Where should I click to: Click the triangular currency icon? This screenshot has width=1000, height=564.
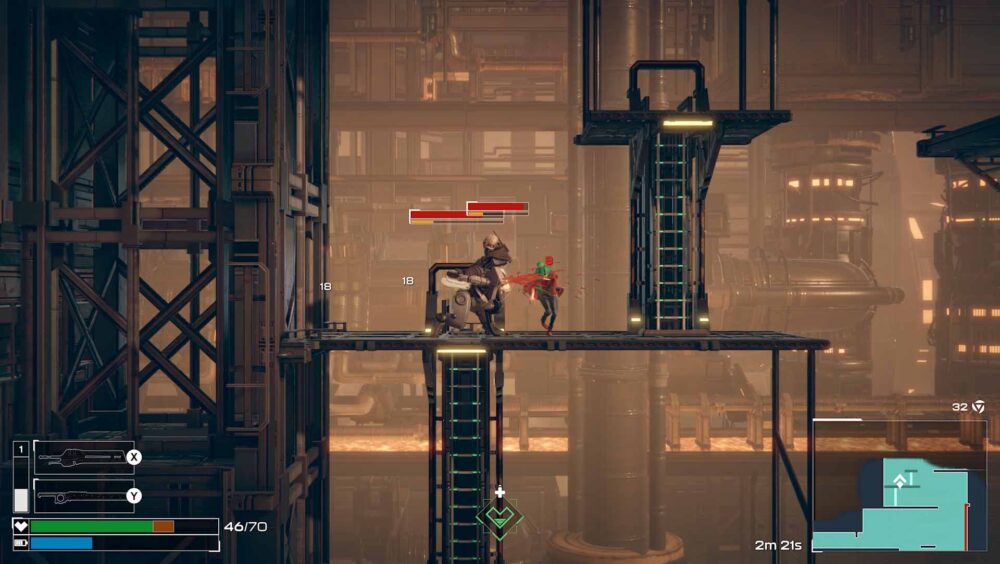(x=978, y=407)
